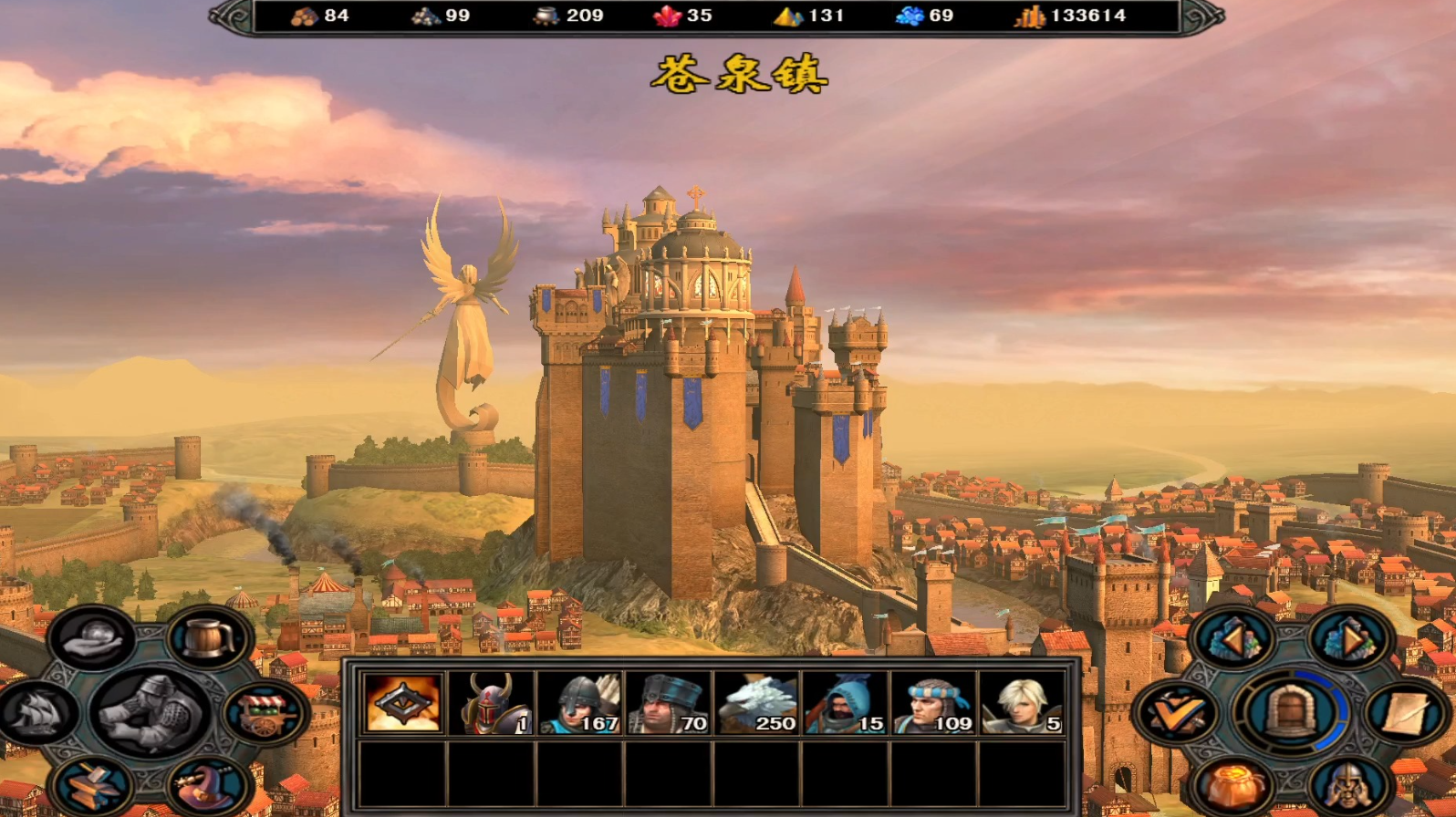Select the fiery emblem garrison slot

point(403,703)
